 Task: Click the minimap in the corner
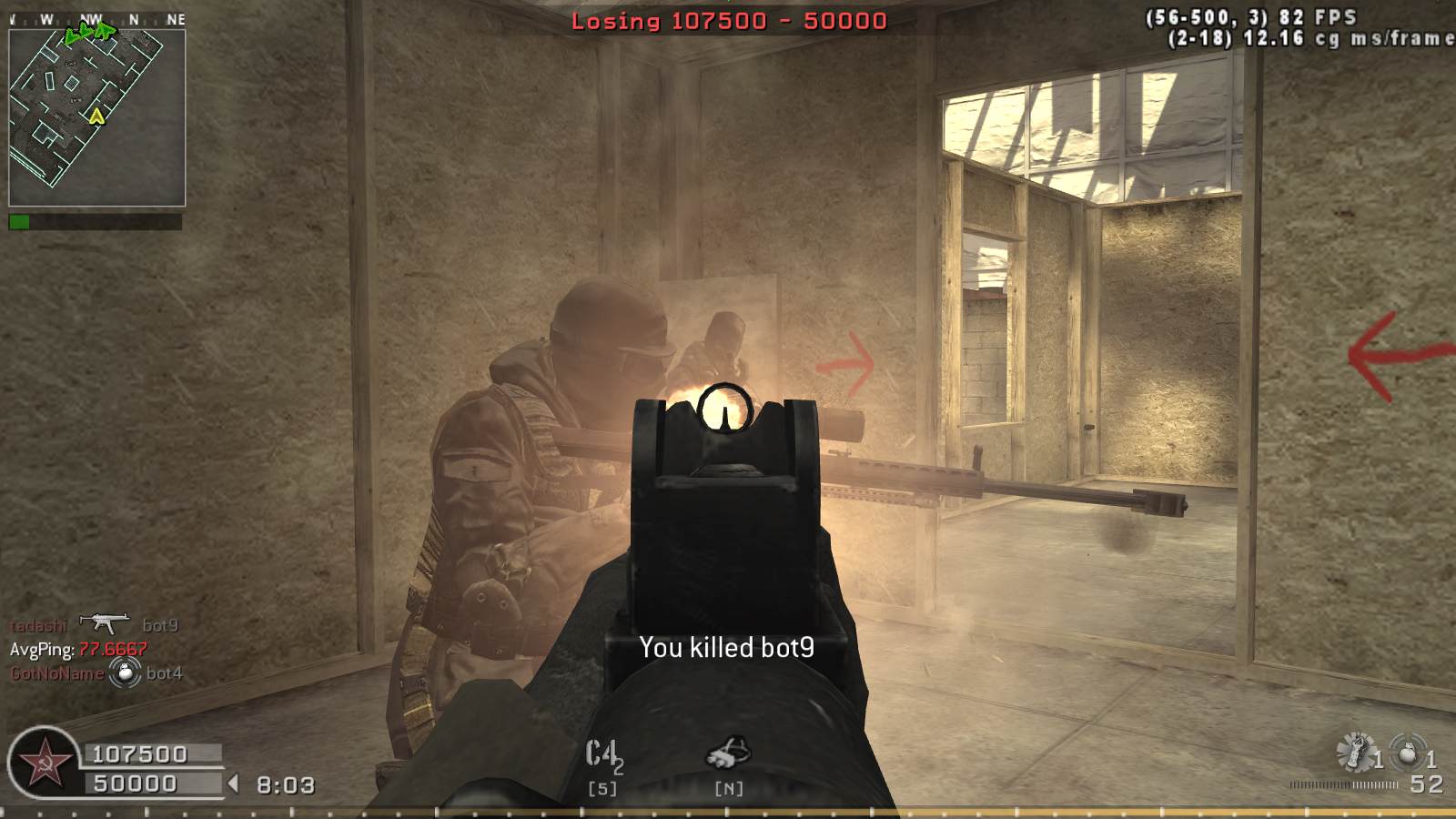pyautogui.click(x=96, y=118)
